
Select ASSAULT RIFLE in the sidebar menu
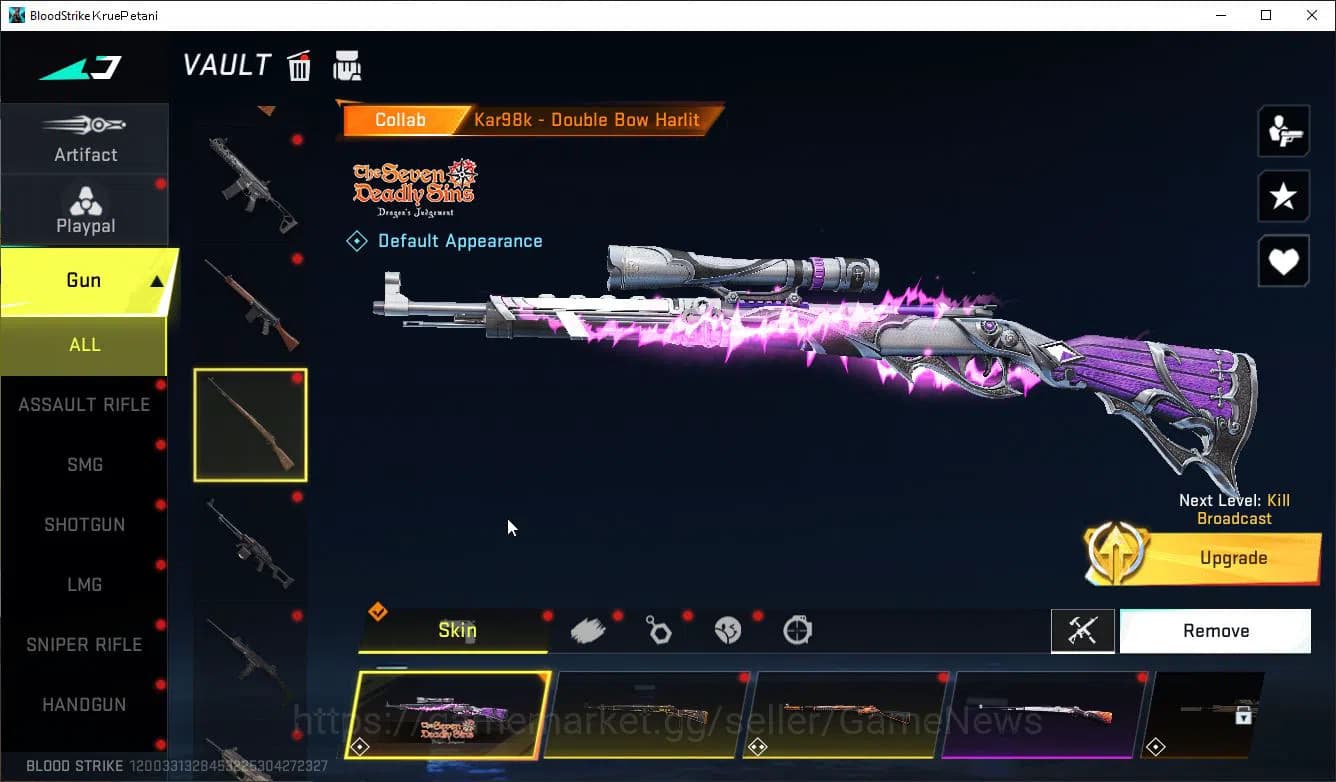(84, 404)
